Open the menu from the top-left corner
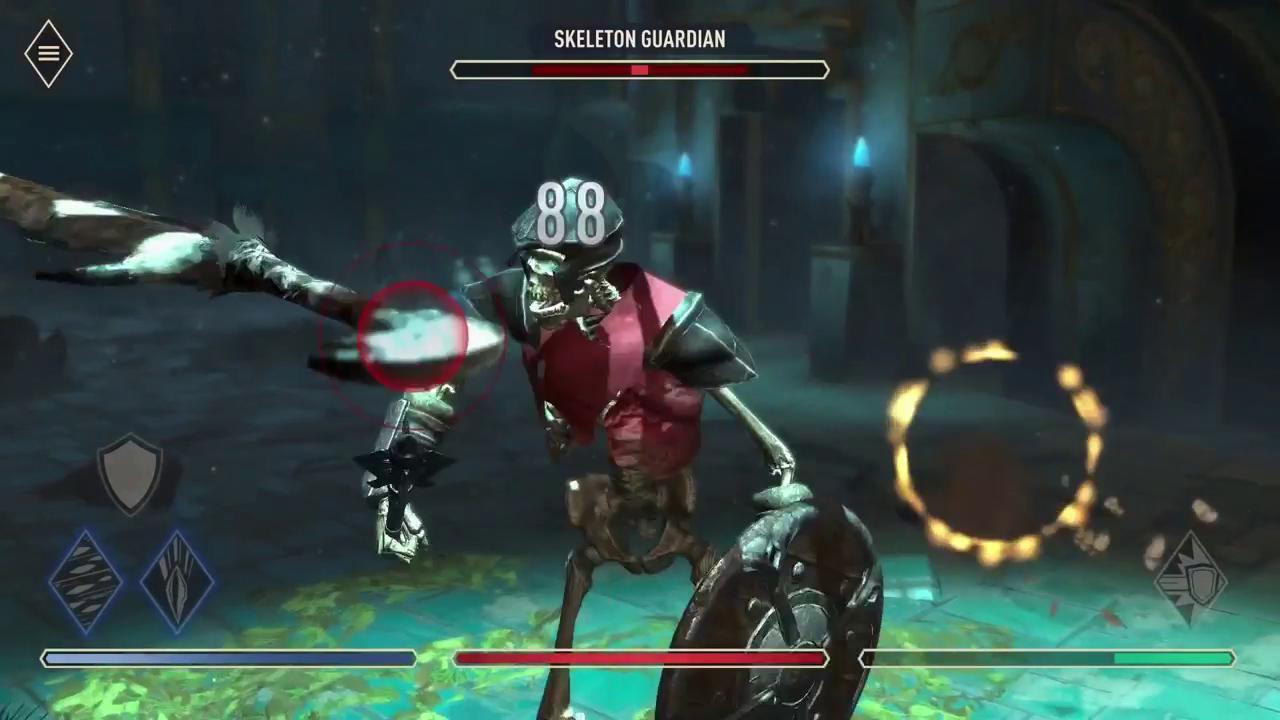Screen dimensions: 1280x720 pos(47,52)
